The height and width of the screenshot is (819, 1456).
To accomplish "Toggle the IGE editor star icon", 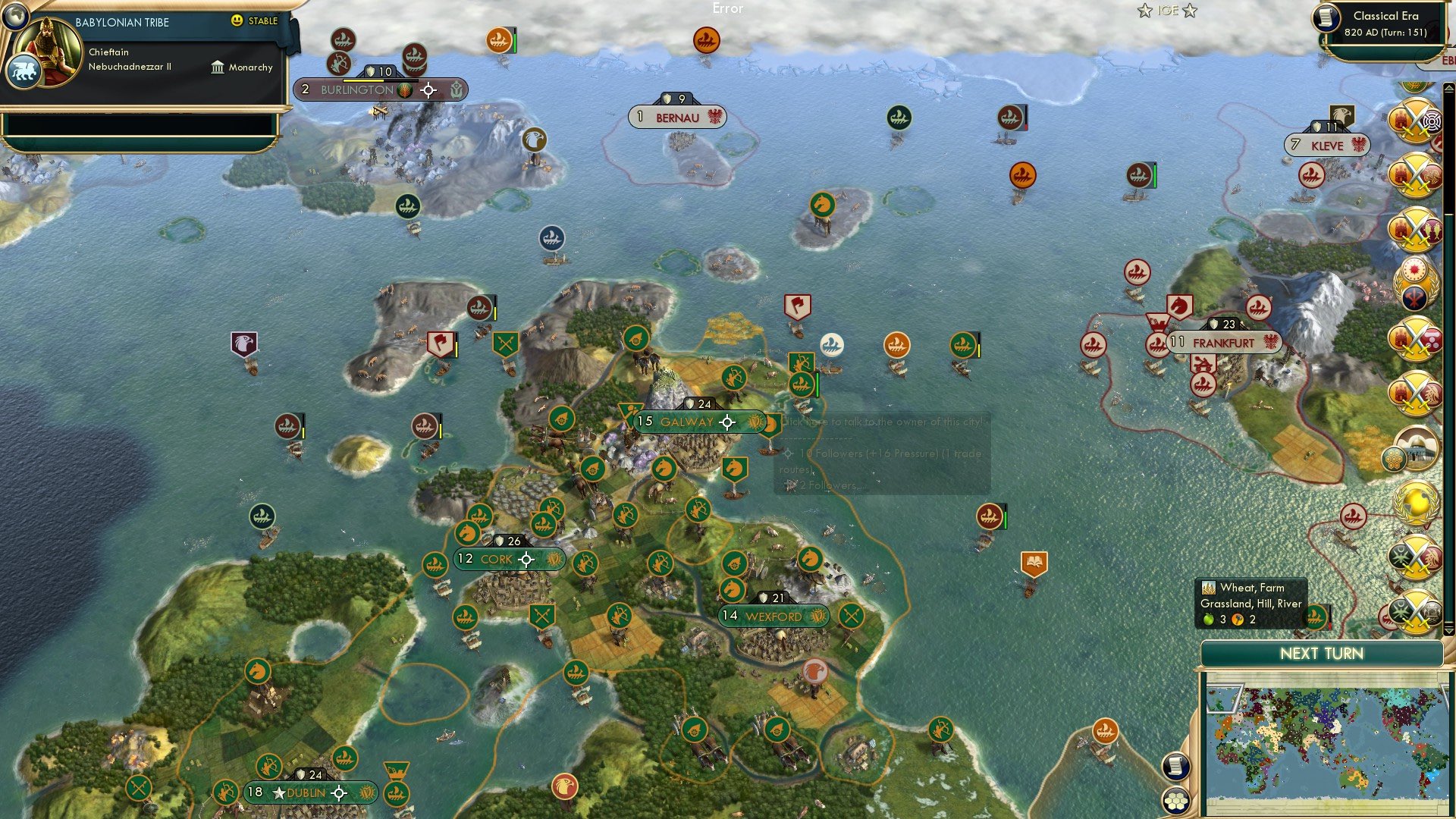I will click(1144, 11).
